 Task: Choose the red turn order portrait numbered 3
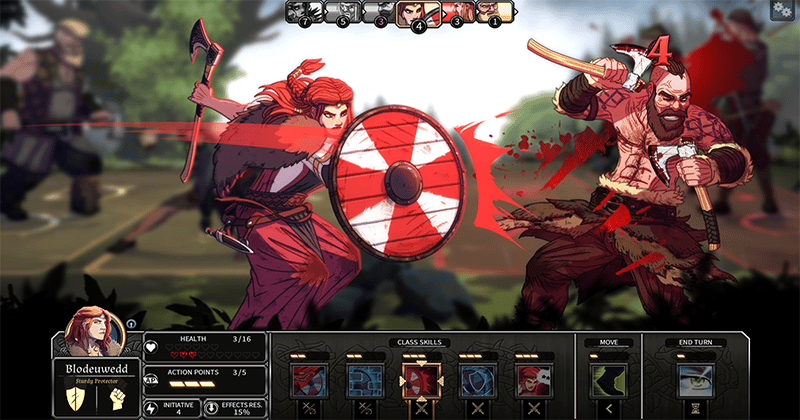pos(459,12)
